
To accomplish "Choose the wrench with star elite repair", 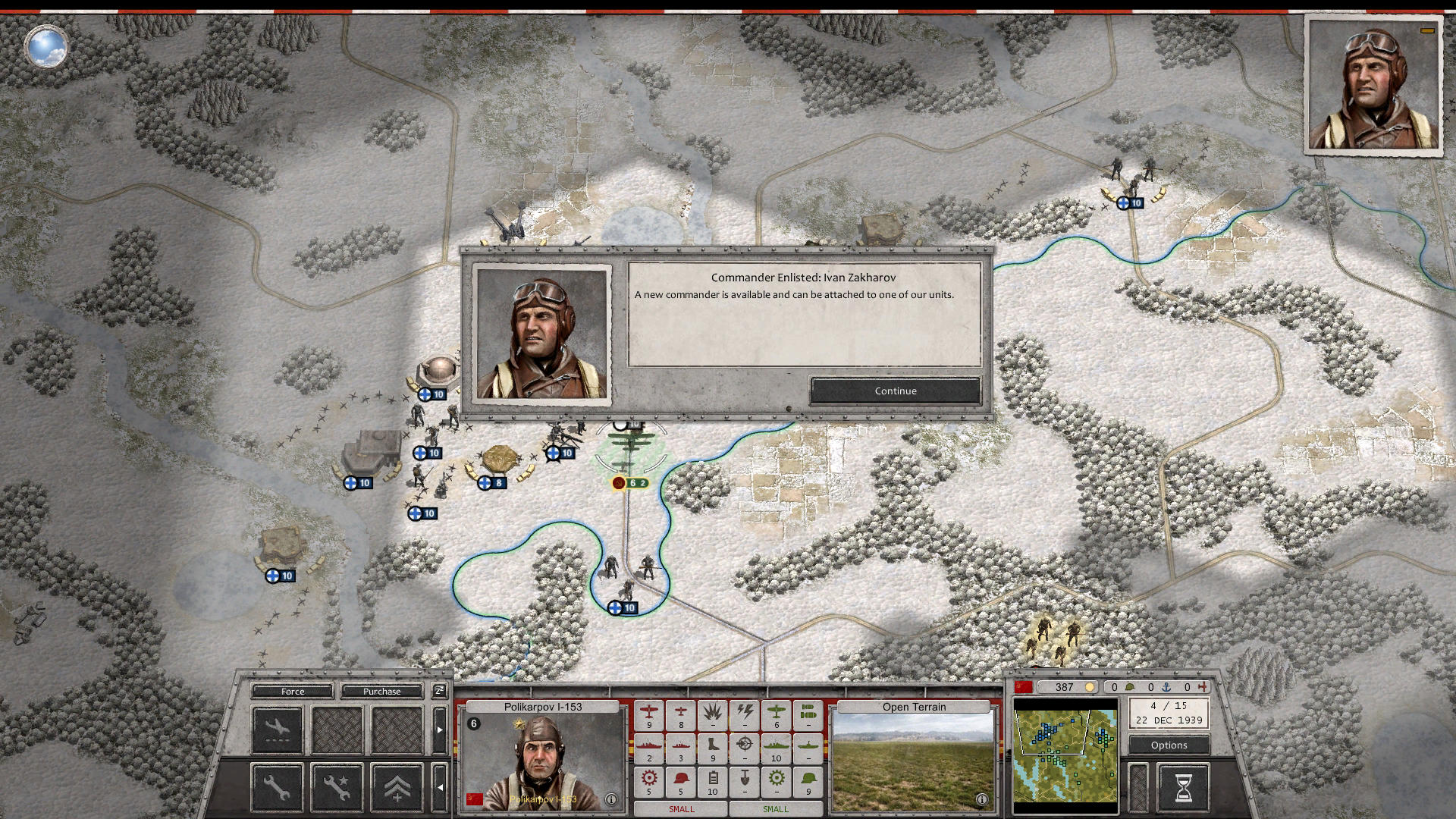I will pyautogui.click(x=337, y=788).
